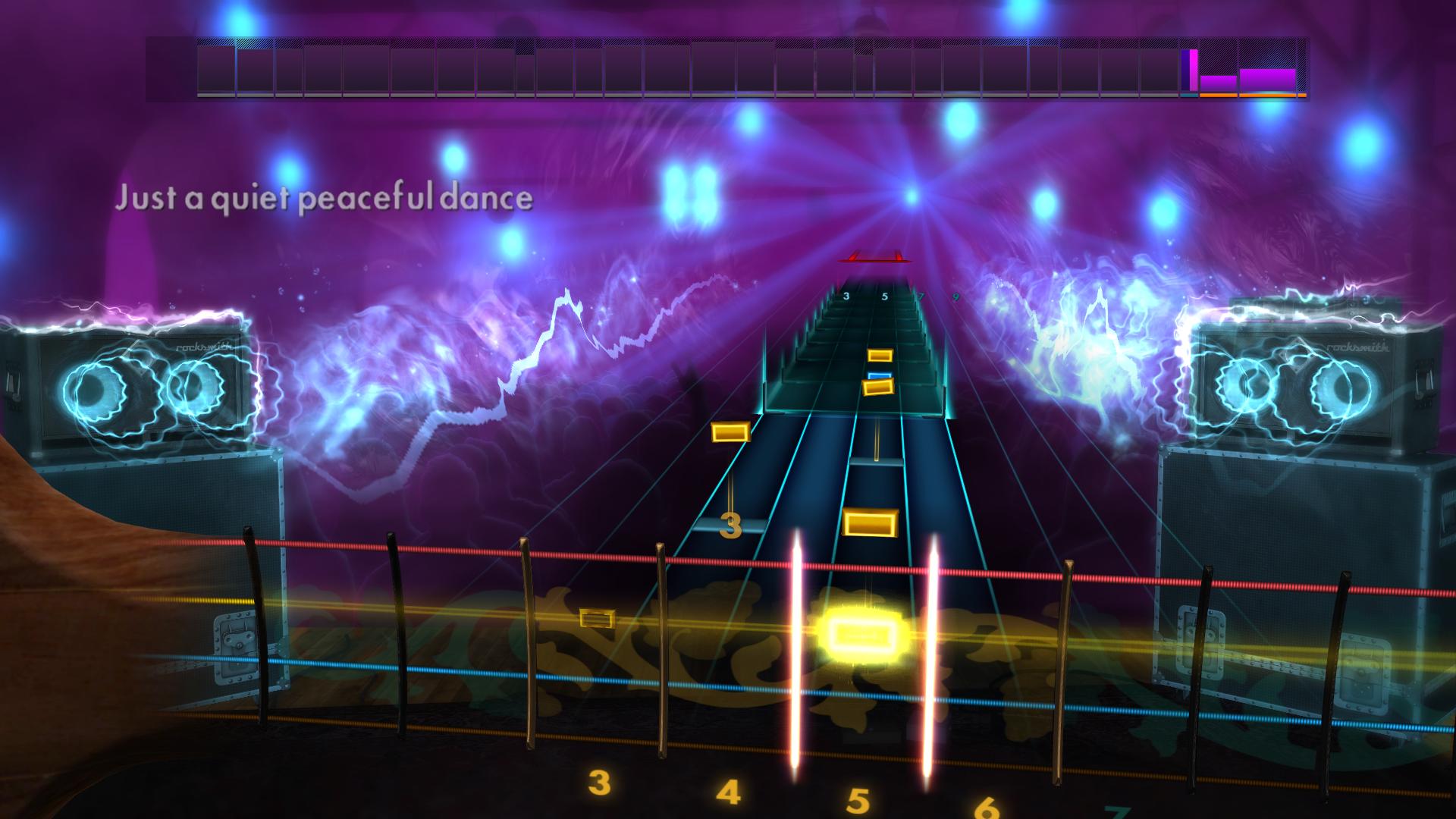Screen dimensions: 1456x819
Task: Click fret number 5 below the highway
Action: coord(861,796)
